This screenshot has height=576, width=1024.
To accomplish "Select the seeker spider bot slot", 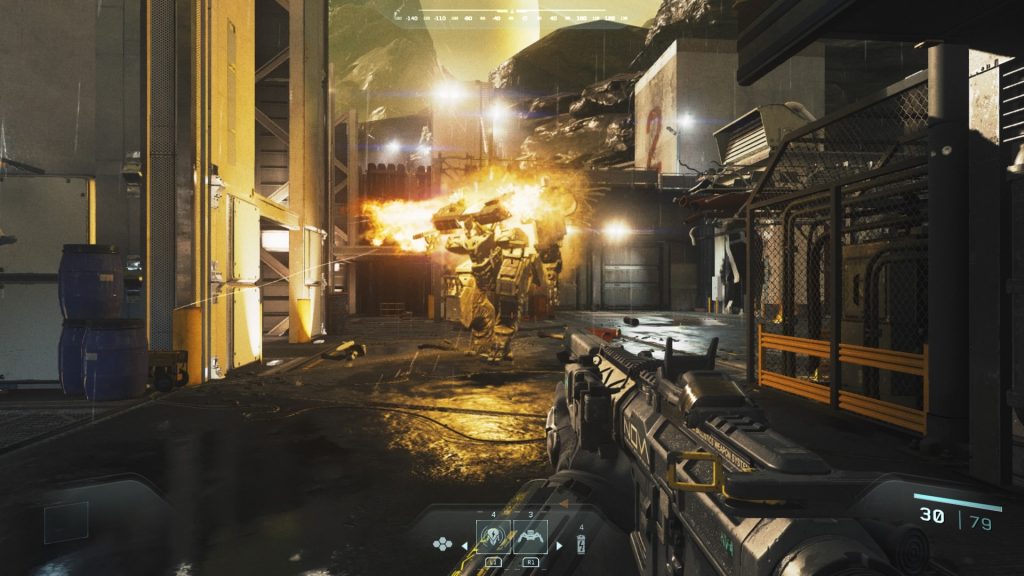I will pyautogui.click(x=530, y=538).
